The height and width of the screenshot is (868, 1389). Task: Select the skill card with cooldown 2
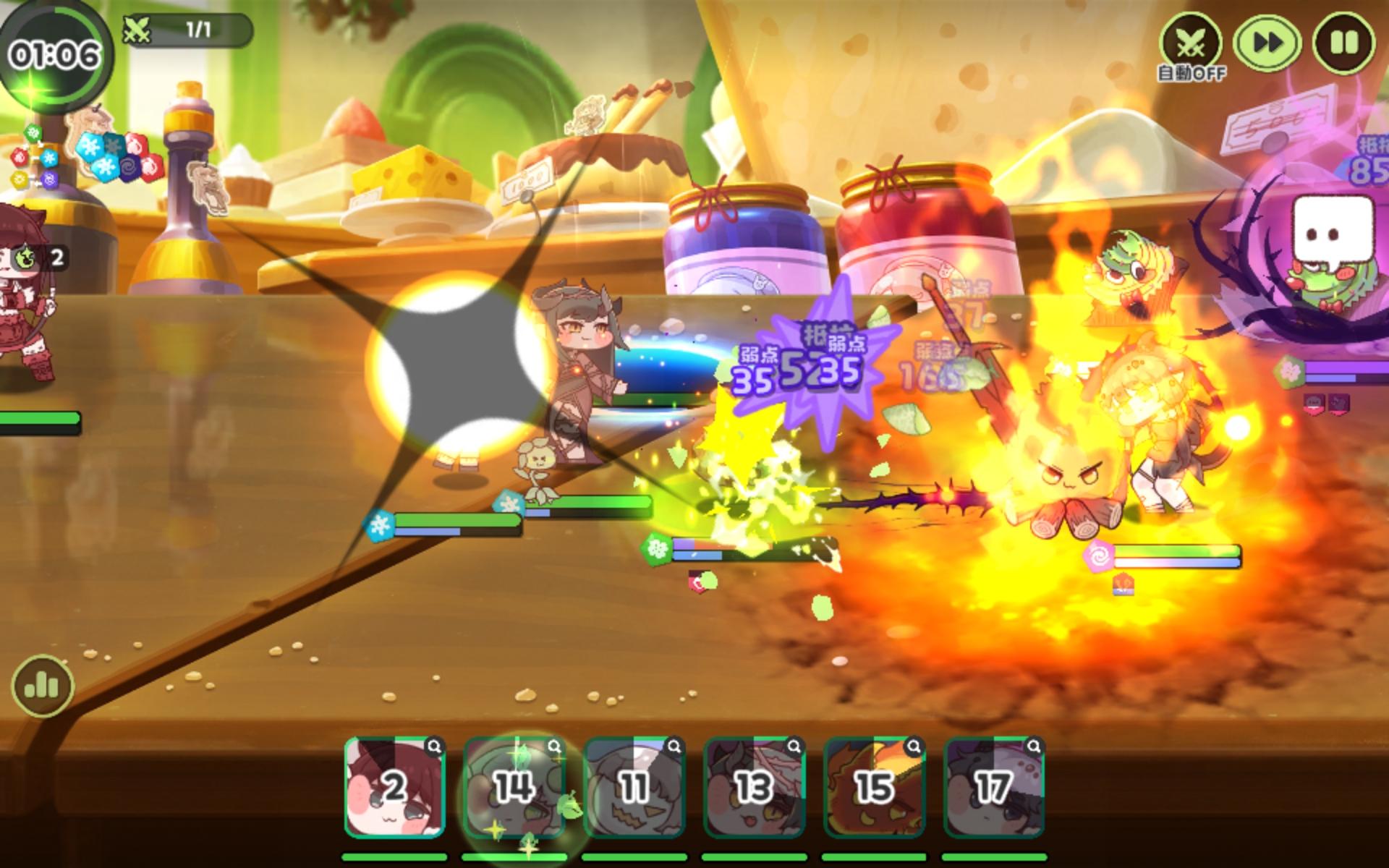pos(394,788)
